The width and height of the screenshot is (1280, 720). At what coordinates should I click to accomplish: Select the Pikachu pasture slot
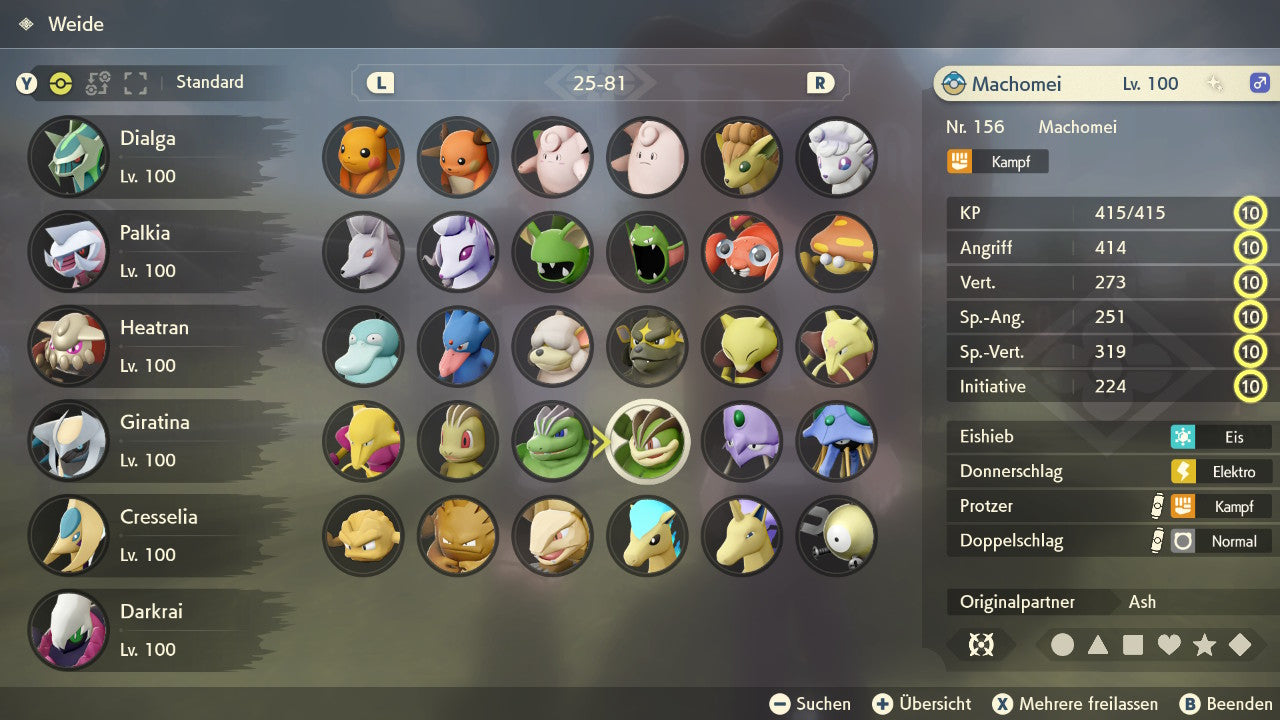(x=363, y=157)
